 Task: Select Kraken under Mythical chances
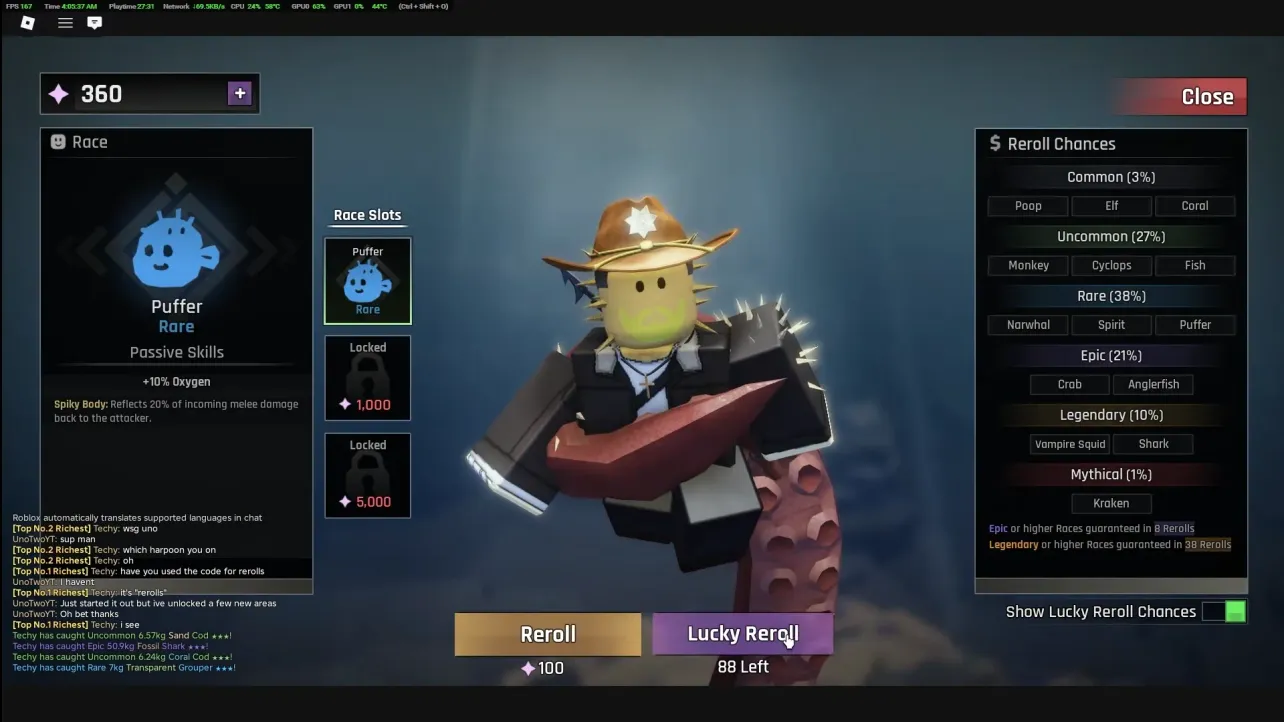point(1111,503)
